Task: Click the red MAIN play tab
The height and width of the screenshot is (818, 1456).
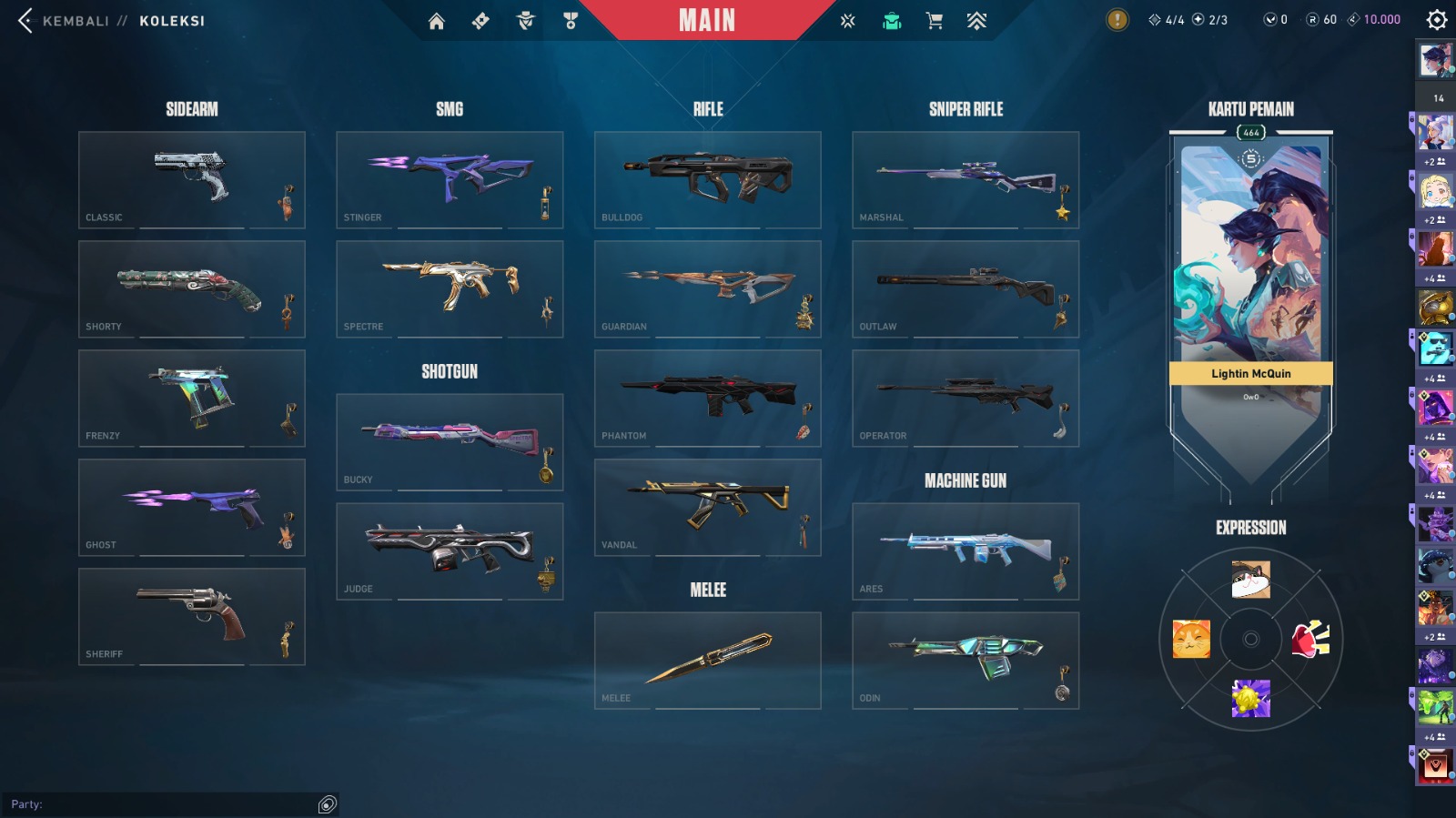Action: tap(707, 20)
